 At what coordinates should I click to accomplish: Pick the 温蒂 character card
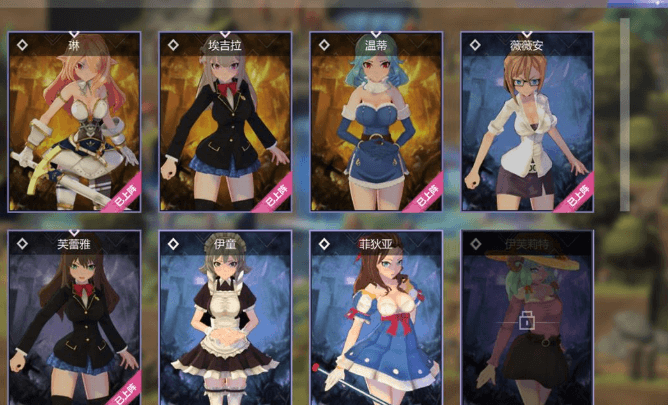coord(376,122)
